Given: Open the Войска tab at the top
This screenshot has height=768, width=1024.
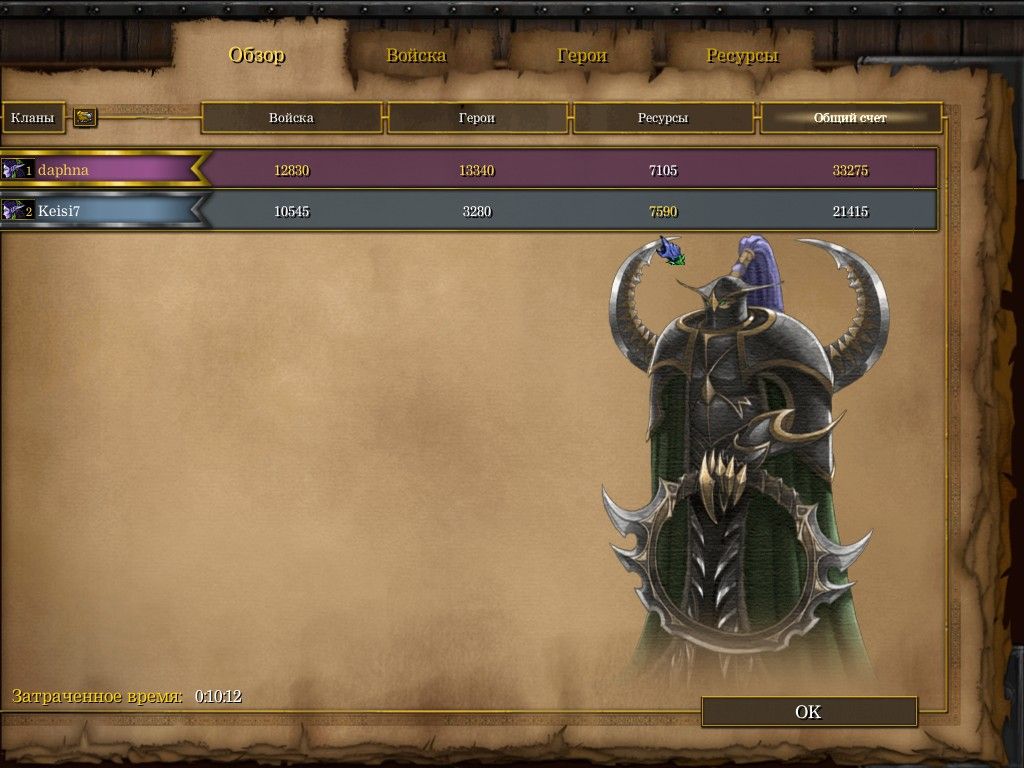Looking at the screenshot, I should pyautogui.click(x=416, y=55).
